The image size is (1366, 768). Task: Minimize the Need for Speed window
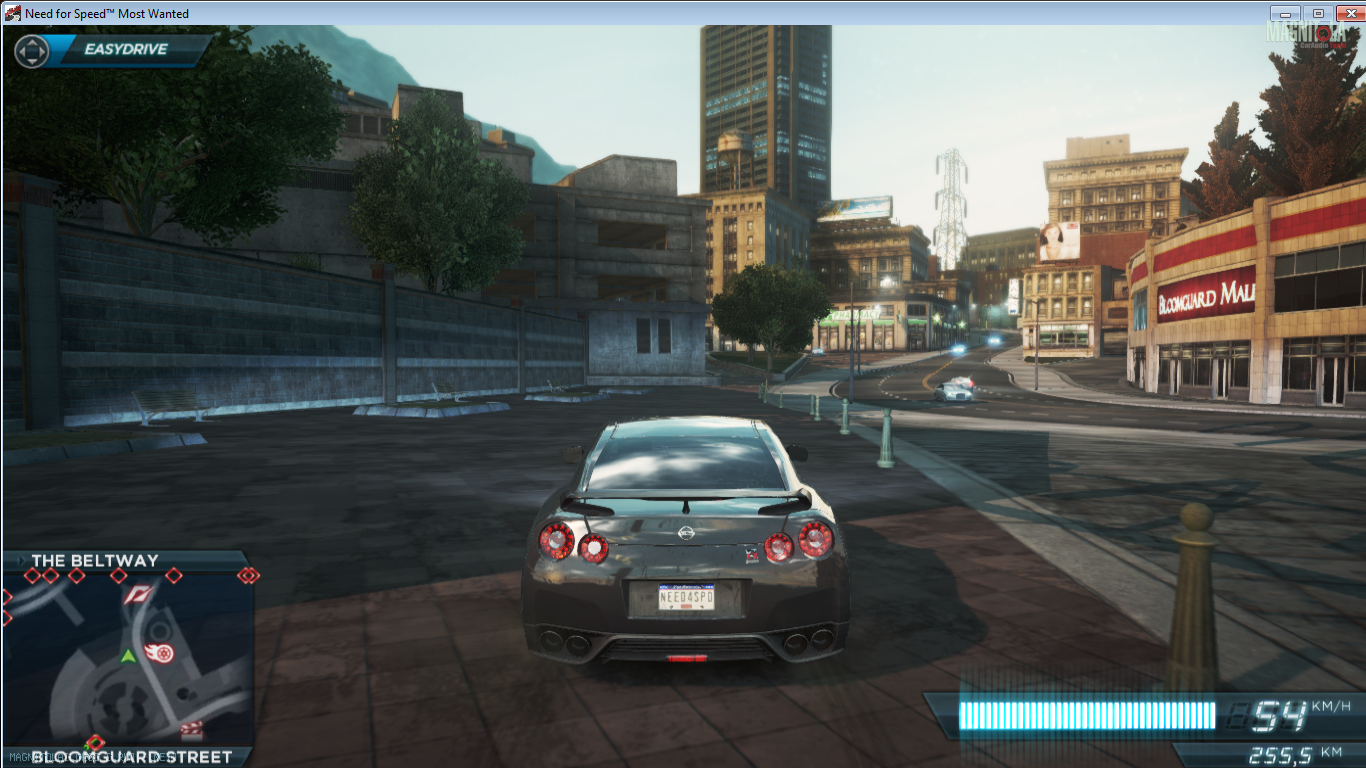point(1285,13)
